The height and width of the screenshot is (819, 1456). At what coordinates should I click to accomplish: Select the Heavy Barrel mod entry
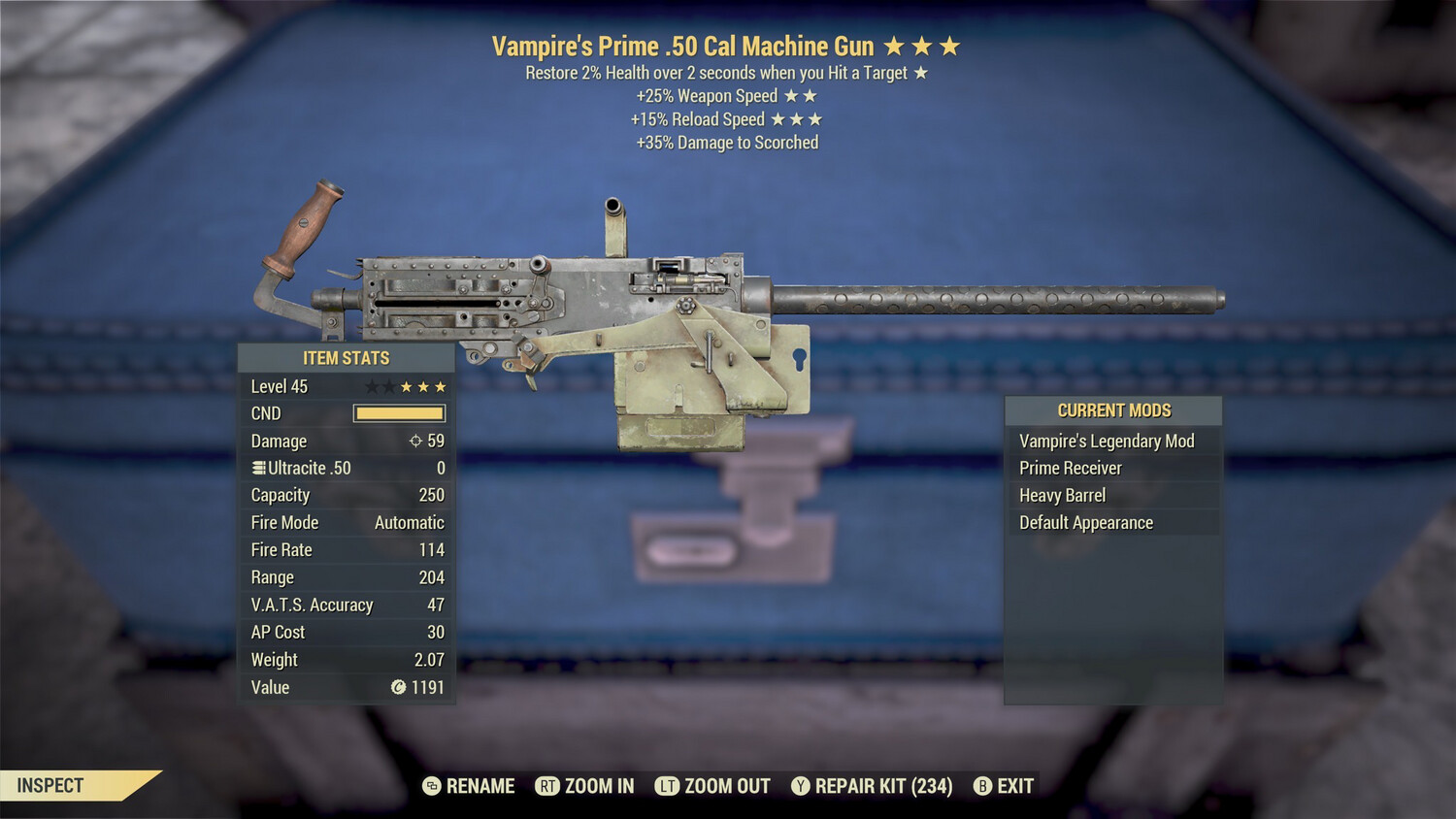tap(1061, 495)
